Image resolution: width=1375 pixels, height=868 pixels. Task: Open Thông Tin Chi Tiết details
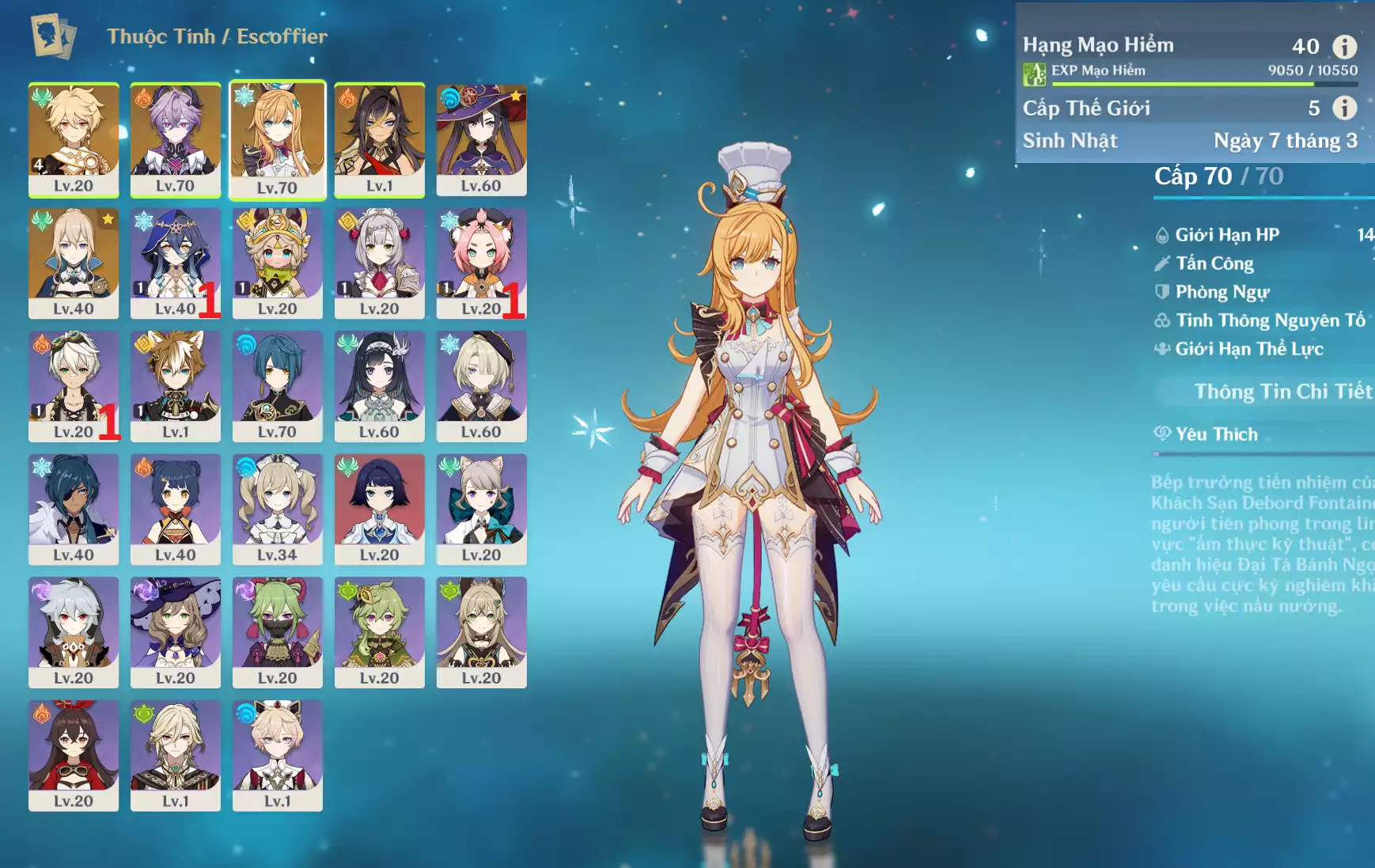(x=1282, y=392)
